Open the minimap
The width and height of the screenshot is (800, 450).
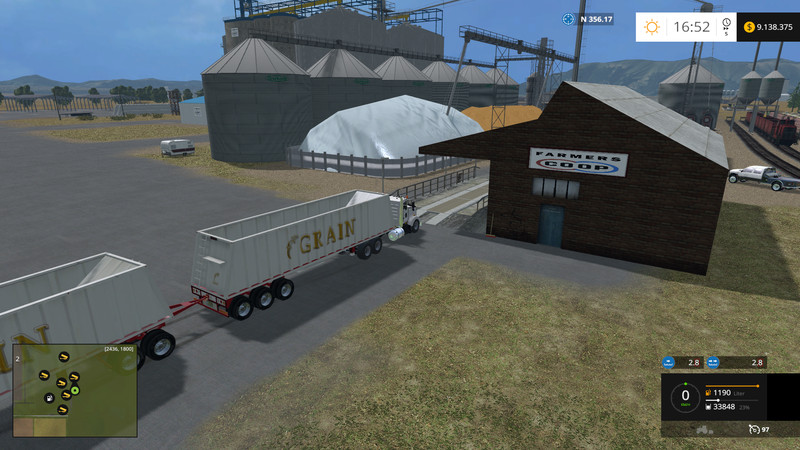pyautogui.click(x=75, y=391)
